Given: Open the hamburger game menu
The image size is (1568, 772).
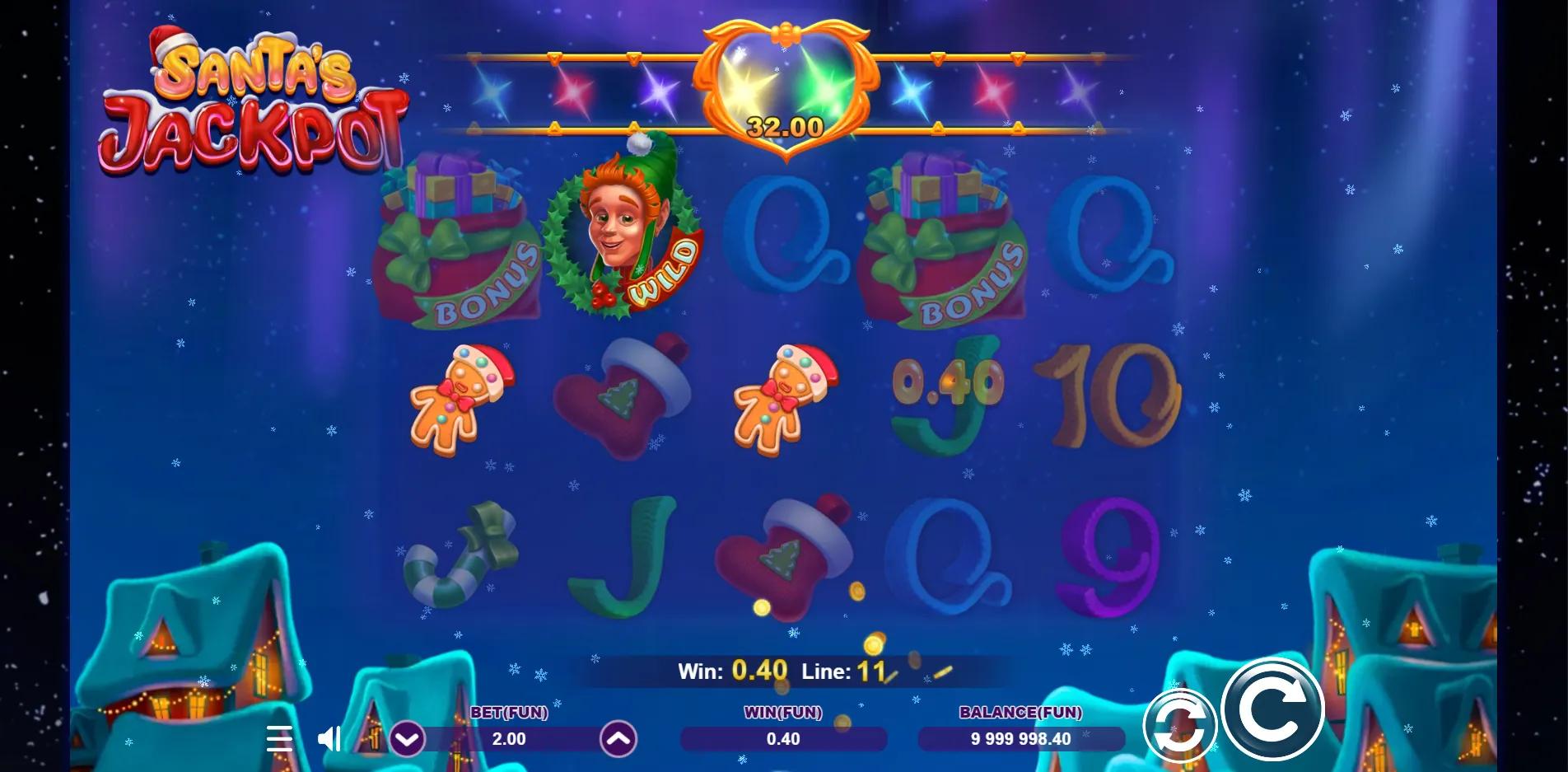Looking at the screenshot, I should (x=280, y=739).
